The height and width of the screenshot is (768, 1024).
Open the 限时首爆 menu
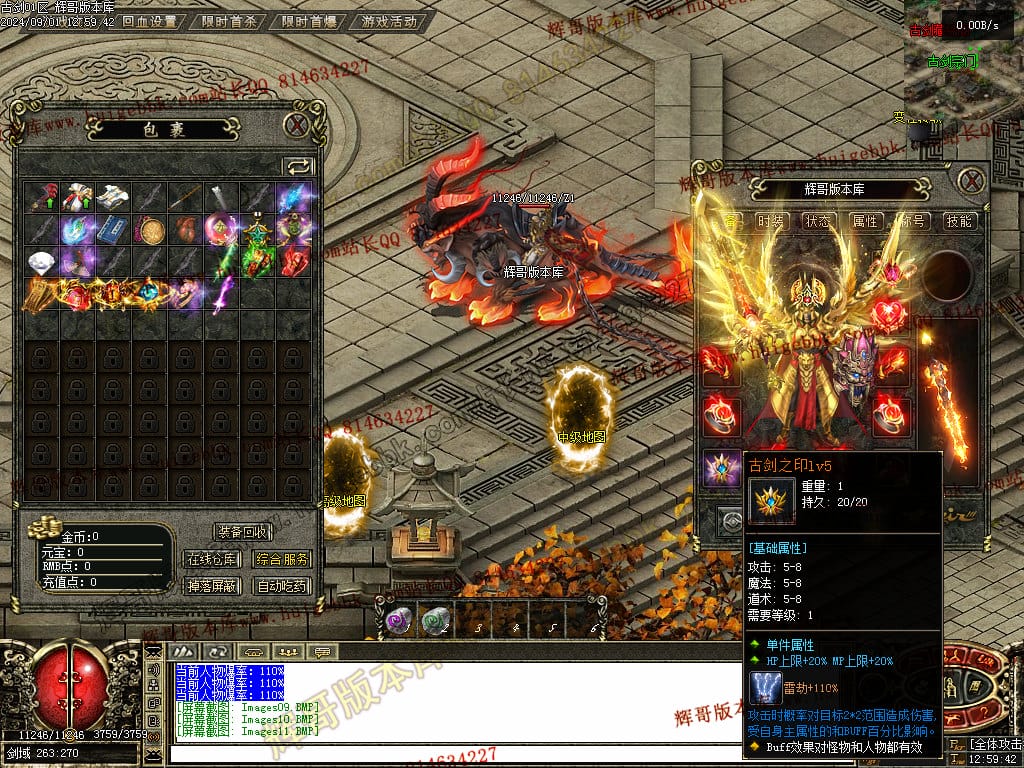(308, 21)
